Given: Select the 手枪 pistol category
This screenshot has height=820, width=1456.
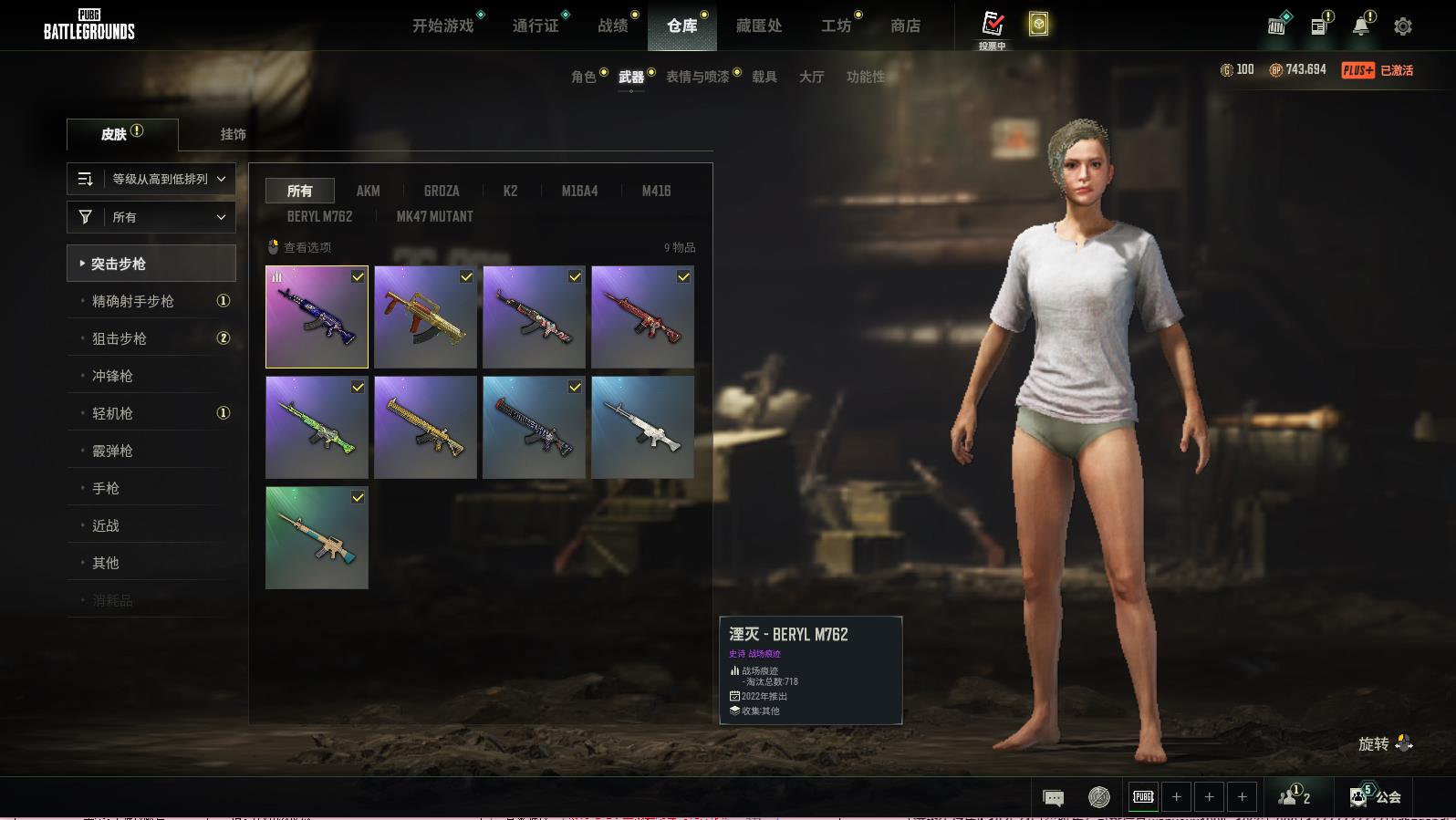Looking at the screenshot, I should coord(106,488).
